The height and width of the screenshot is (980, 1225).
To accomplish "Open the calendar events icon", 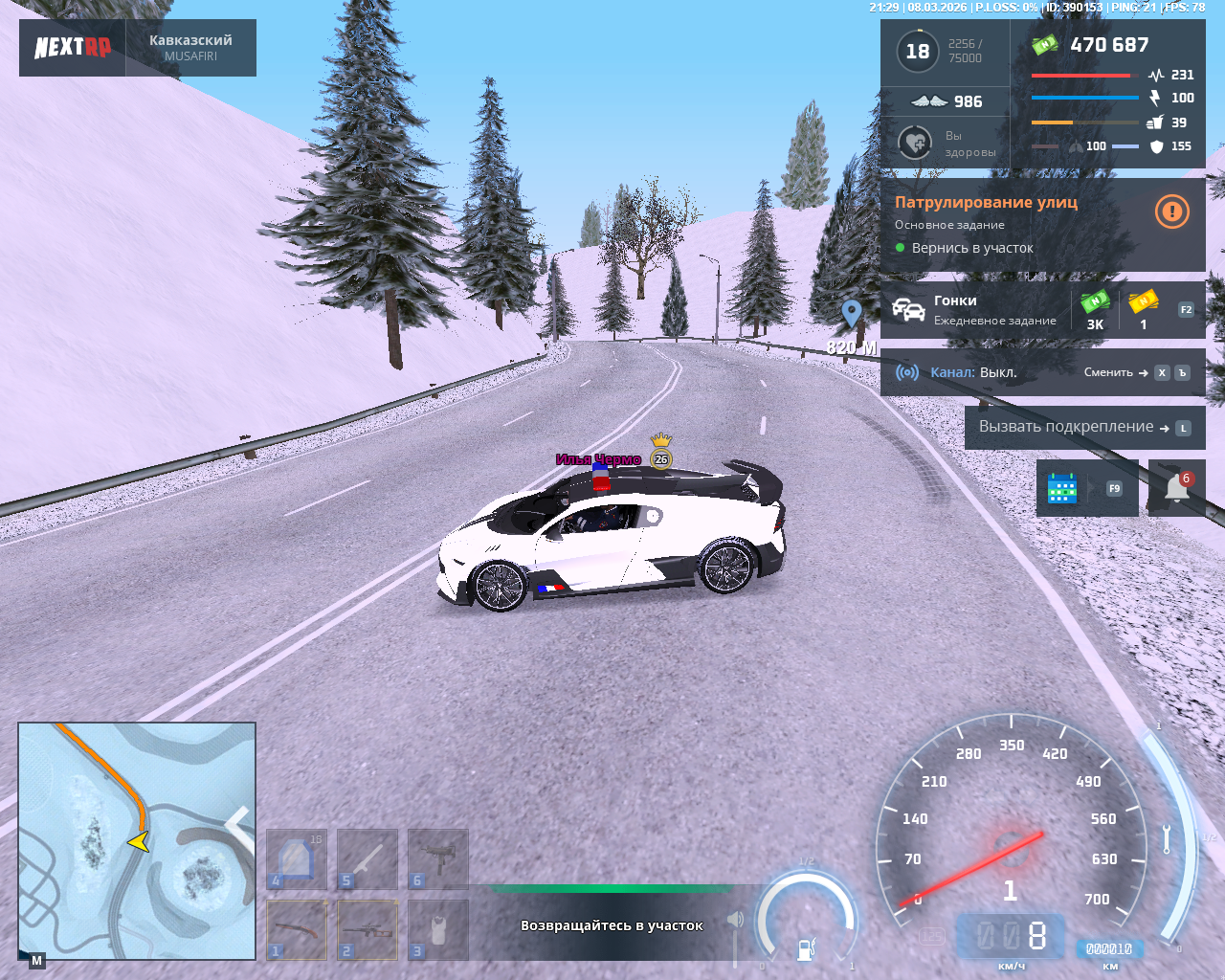I will tap(1062, 488).
